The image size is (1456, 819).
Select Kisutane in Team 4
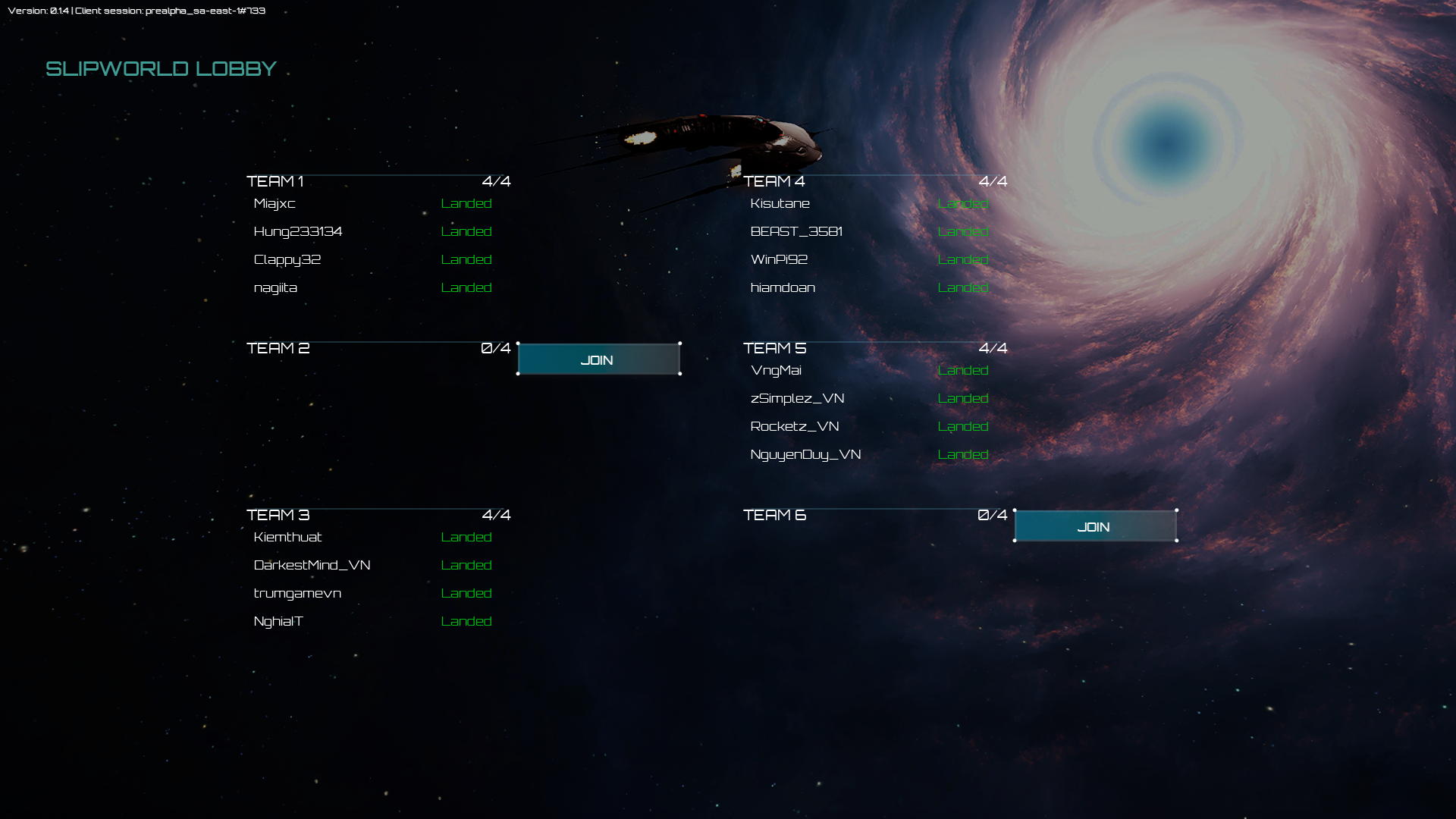coord(780,203)
